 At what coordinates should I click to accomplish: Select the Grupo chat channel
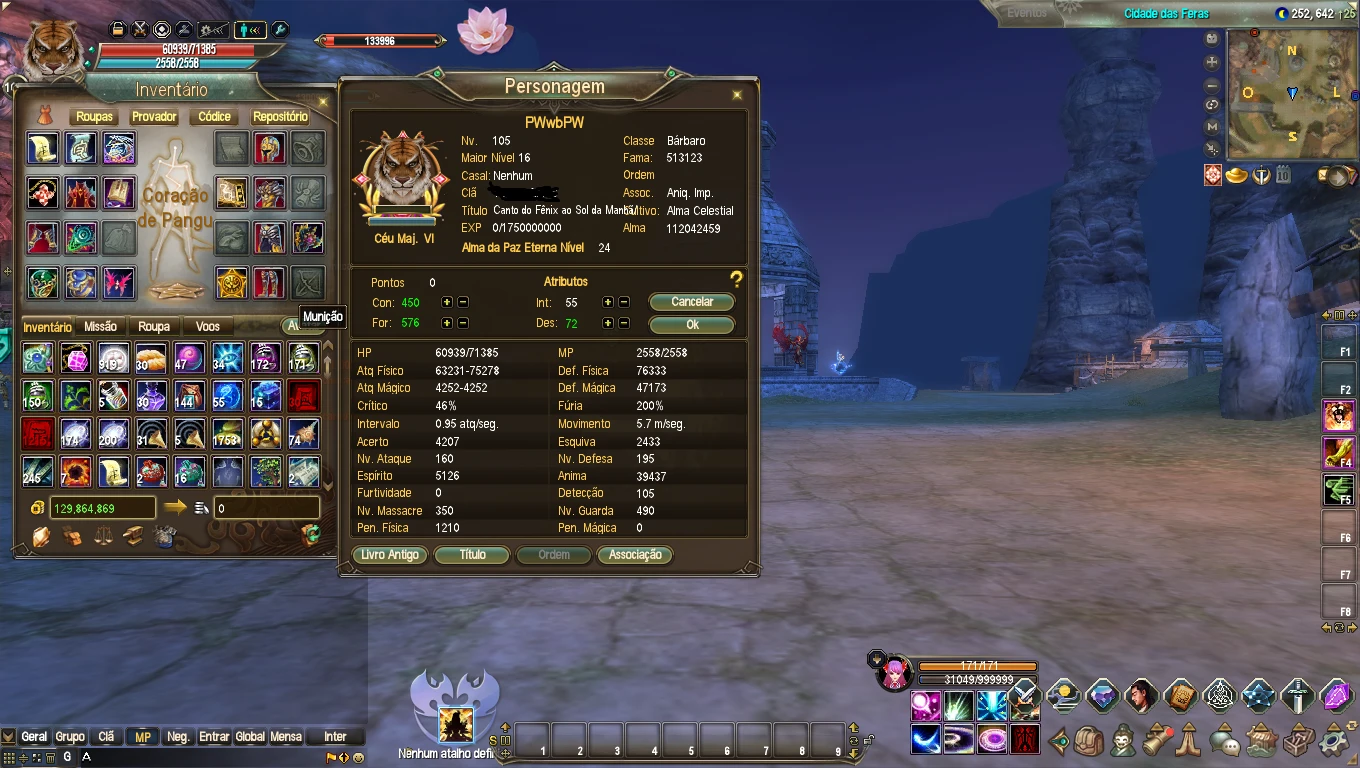click(x=70, y=737)
